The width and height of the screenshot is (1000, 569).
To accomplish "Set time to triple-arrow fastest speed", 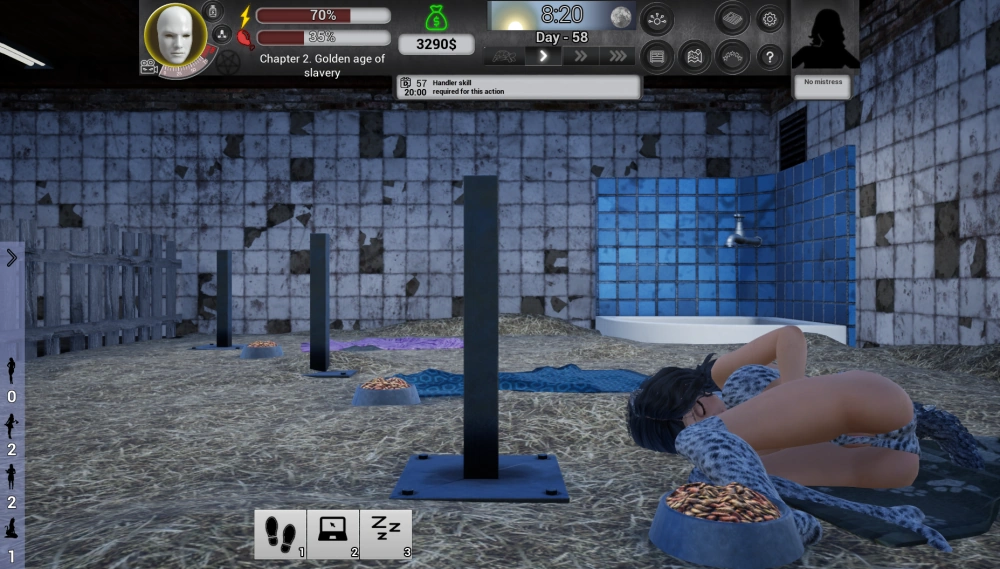I will point(619,56).
